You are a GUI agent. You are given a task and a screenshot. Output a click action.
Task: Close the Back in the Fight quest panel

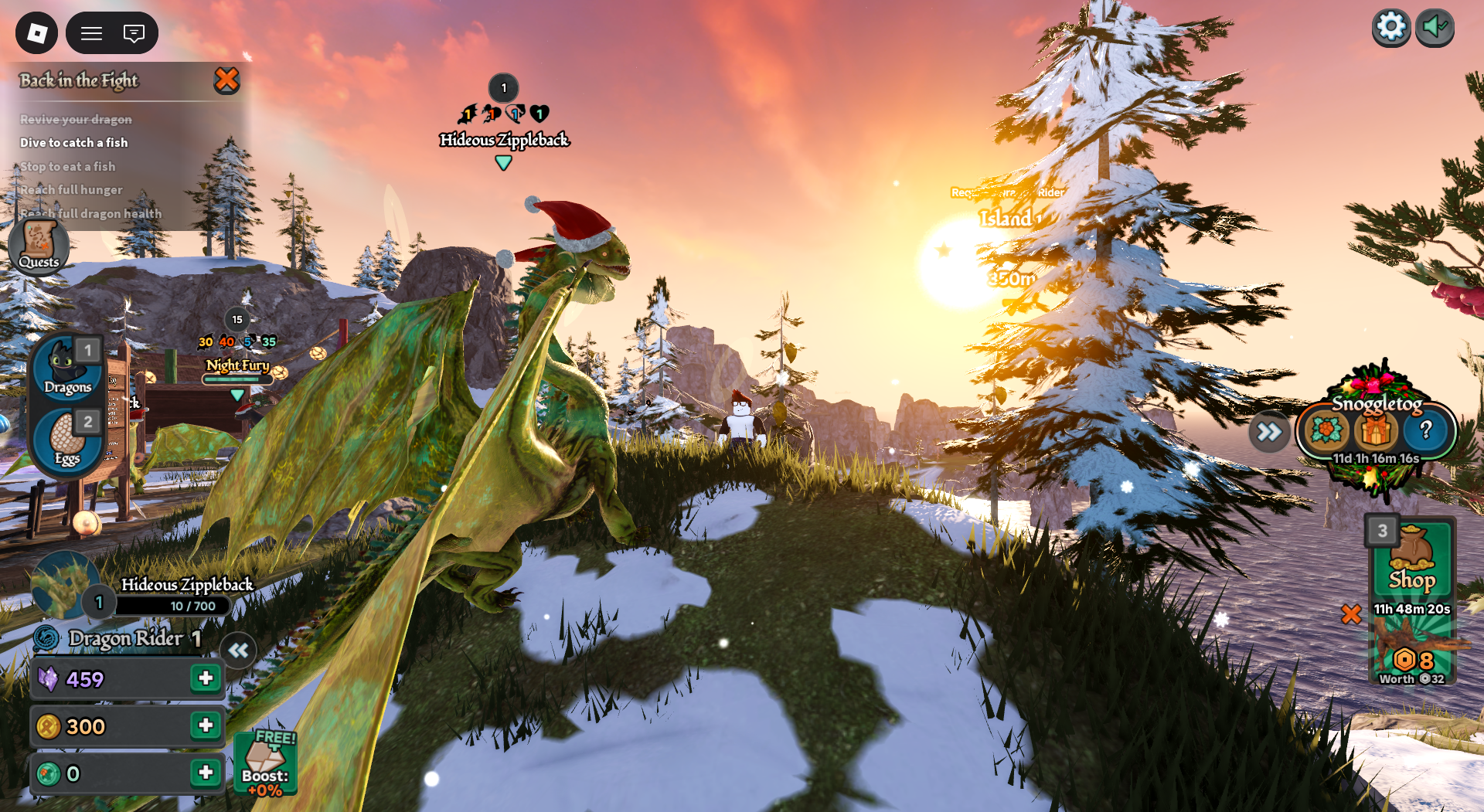pyautogui.click(x=226, y=80)
